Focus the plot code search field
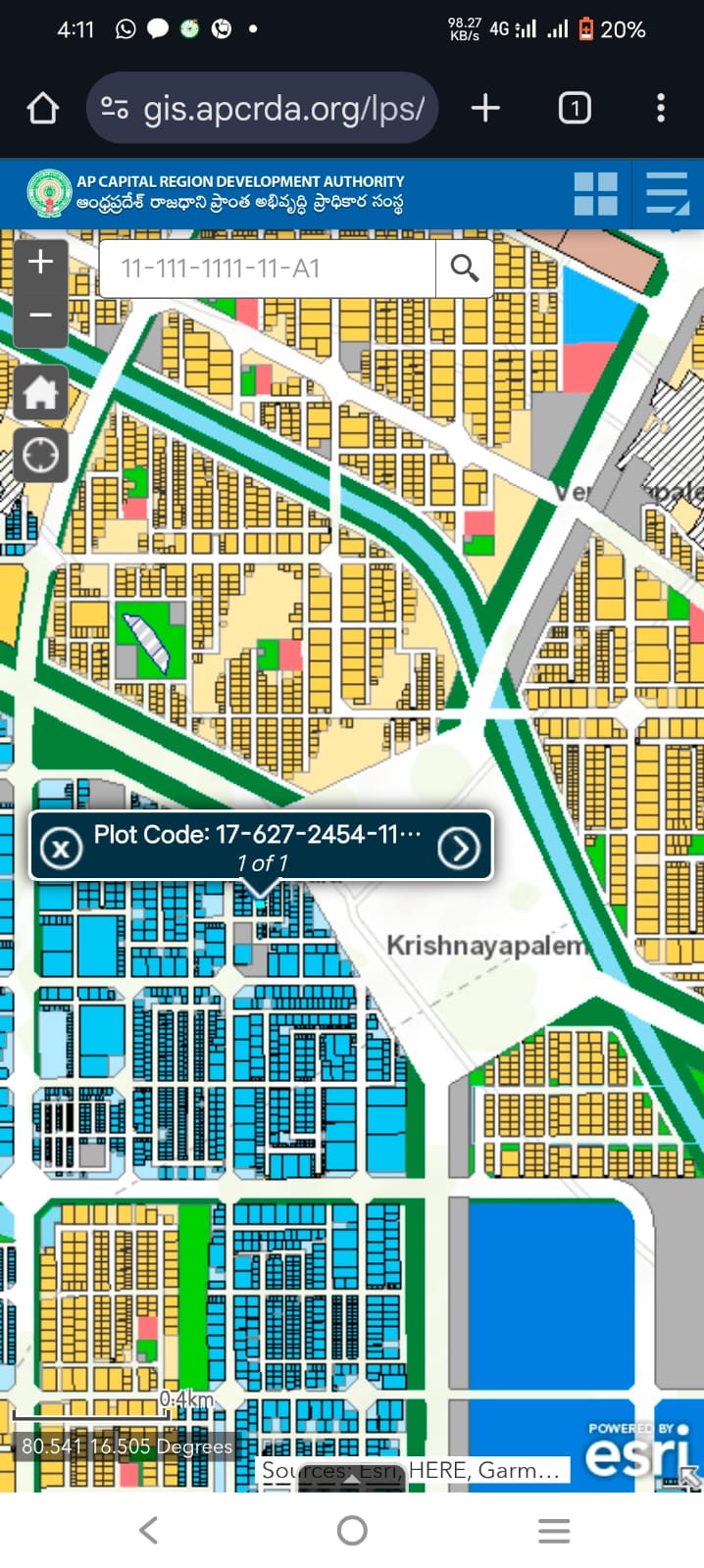704x1568 pixels. coord(267,269)
